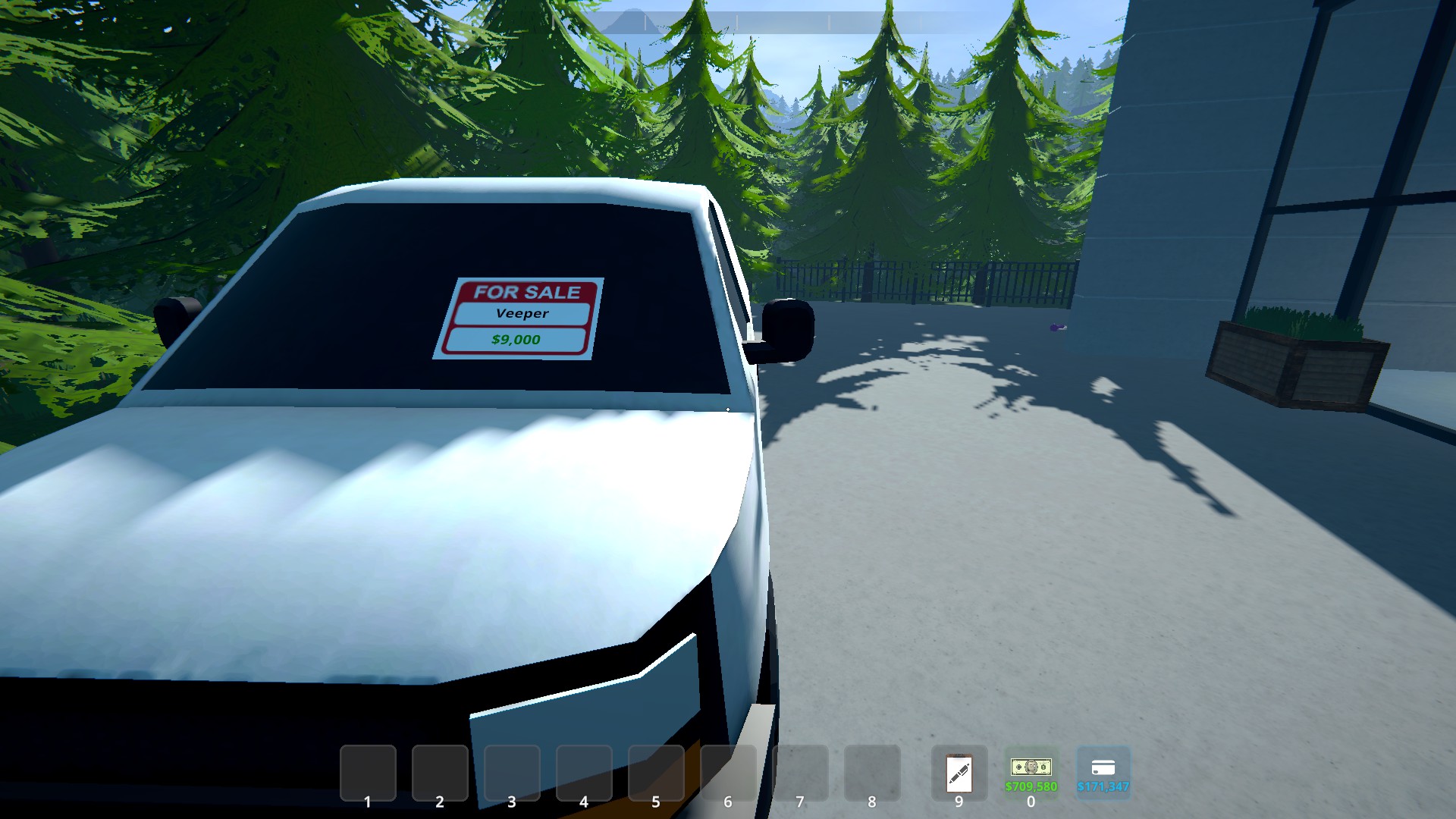1456x819 pixels.
Task: Select the cash money slot showing $709,580
Action: pyautogui.click(x=1031, y=773)
